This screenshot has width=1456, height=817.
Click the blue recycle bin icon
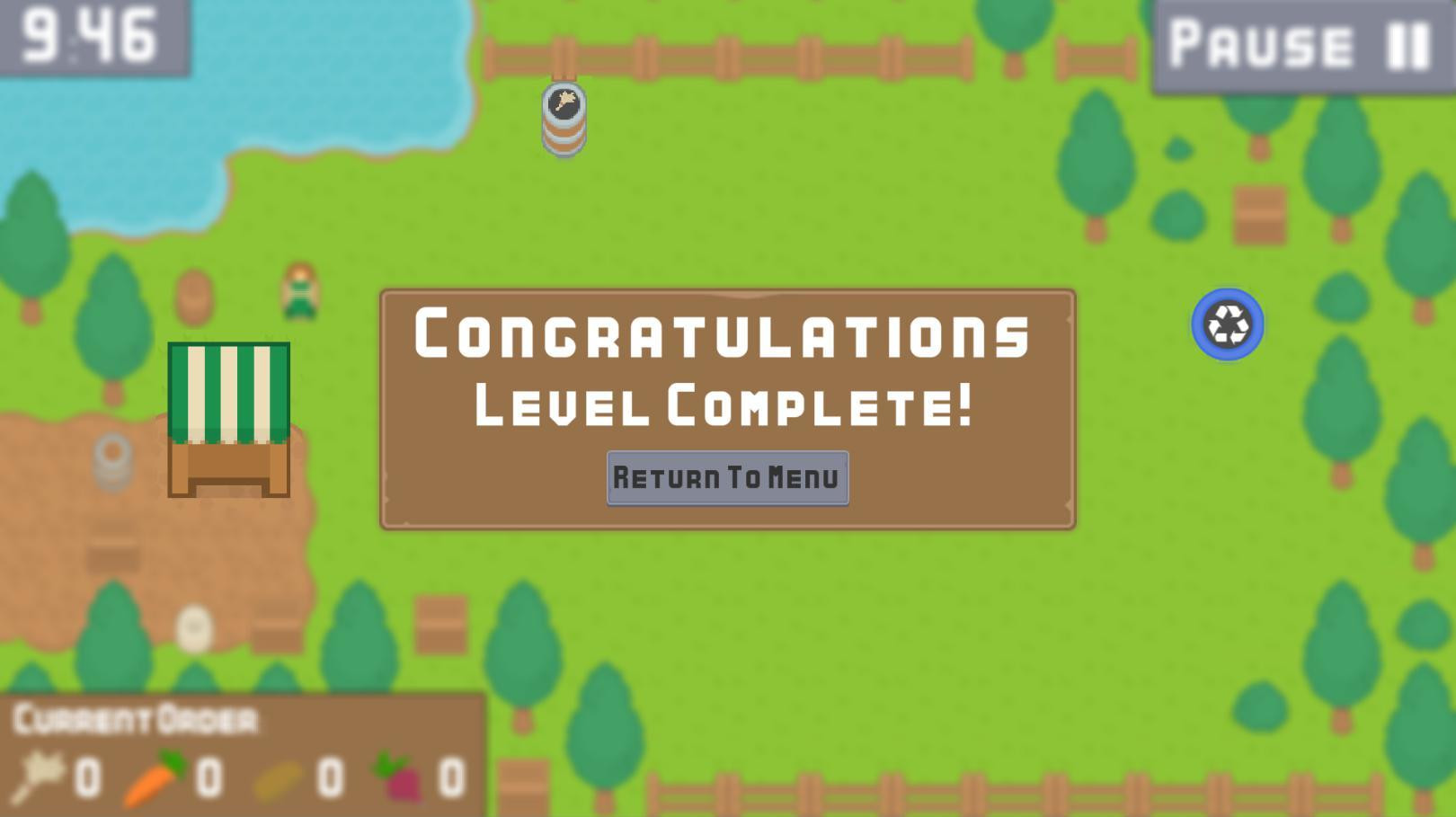(1228, 324)
